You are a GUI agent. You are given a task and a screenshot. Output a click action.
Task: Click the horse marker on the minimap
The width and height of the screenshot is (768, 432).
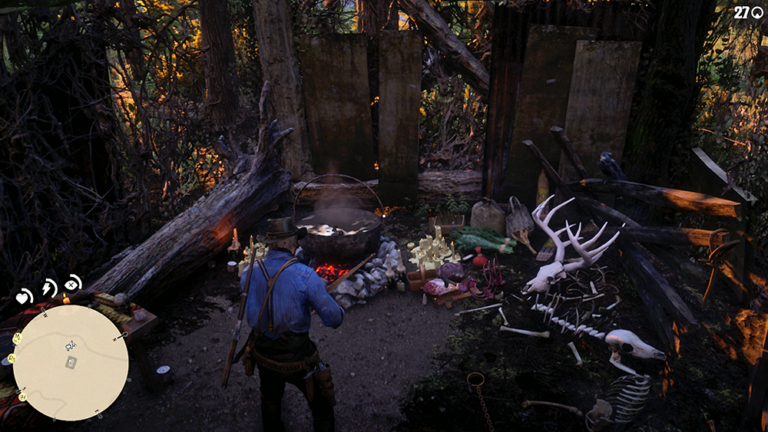point(69,346)
